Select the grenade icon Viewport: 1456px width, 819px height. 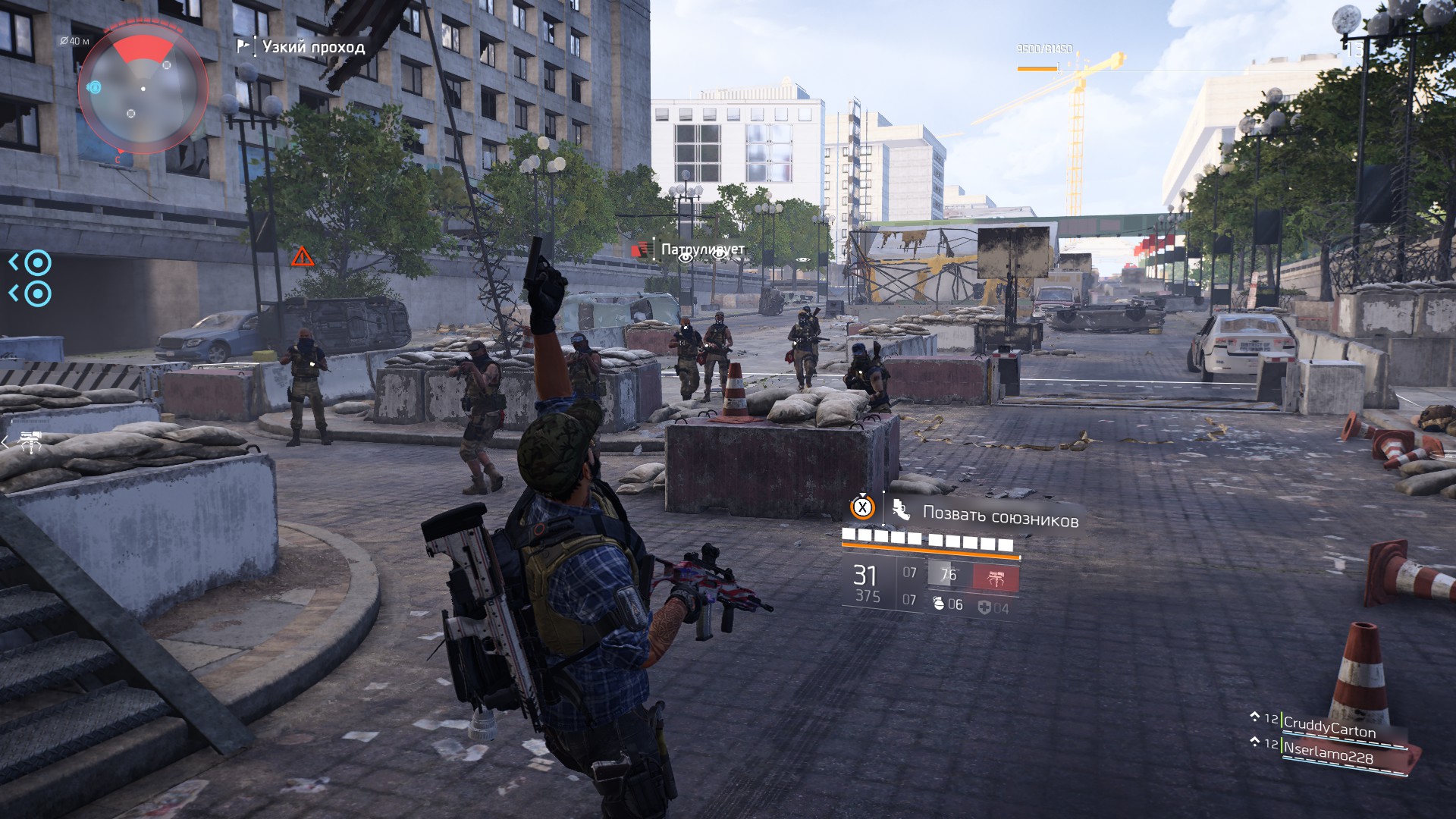[x=938, y=604]
